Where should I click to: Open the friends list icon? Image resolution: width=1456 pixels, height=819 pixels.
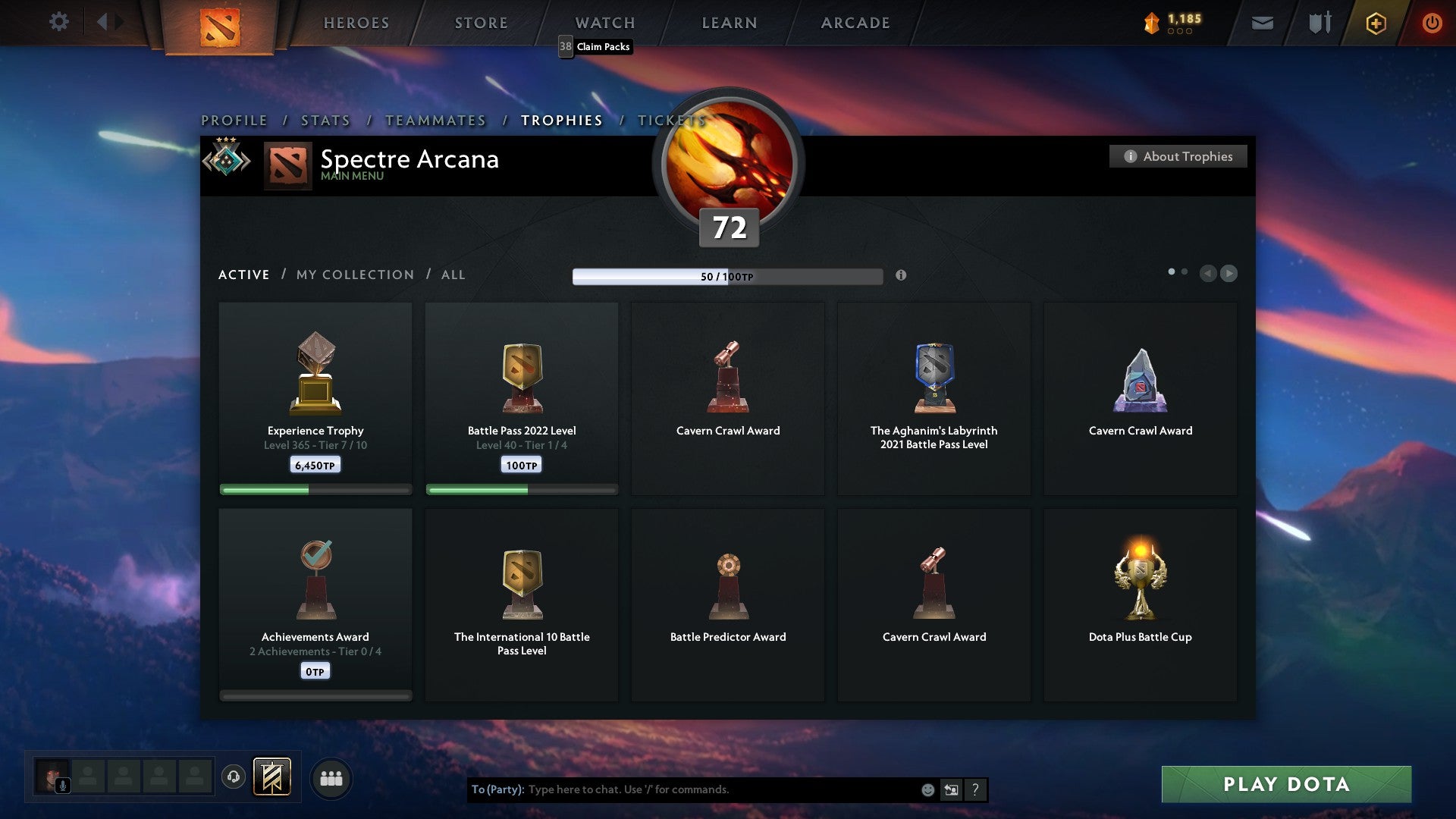click(x=331, y=777)
